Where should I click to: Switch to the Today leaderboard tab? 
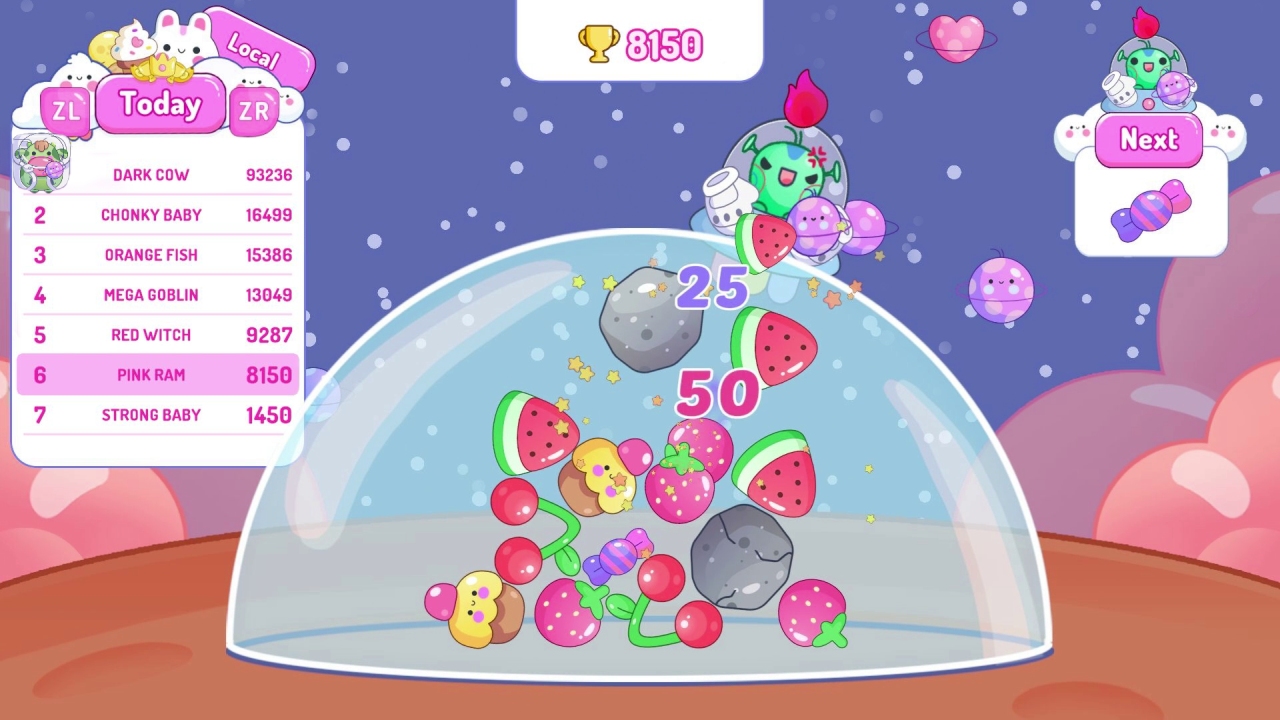pyautogui.click(x=160, y=104)
